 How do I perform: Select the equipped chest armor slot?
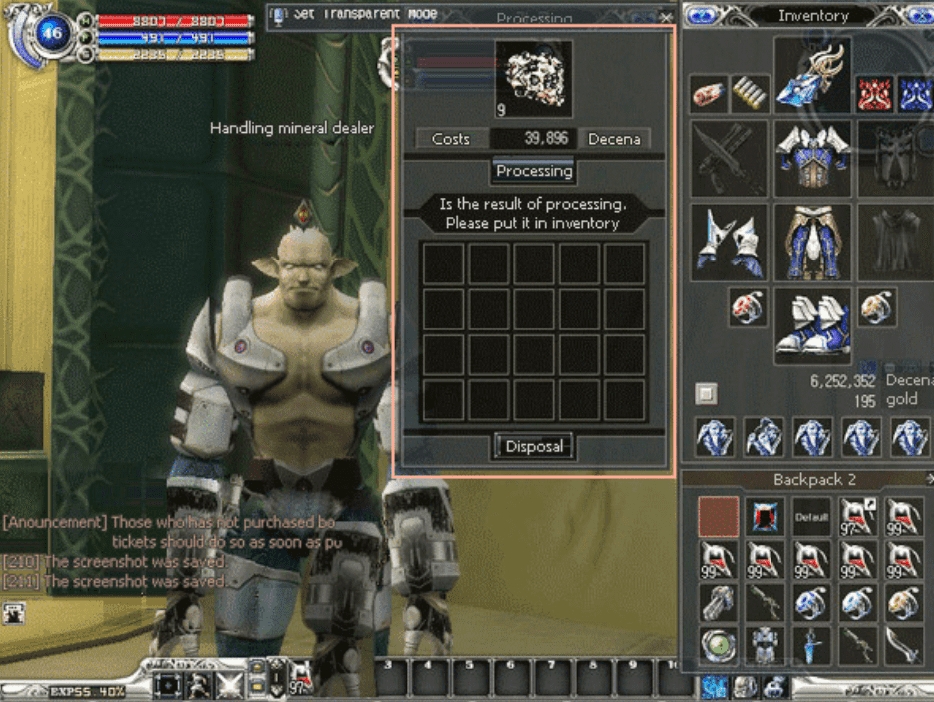tap(812, 158)
